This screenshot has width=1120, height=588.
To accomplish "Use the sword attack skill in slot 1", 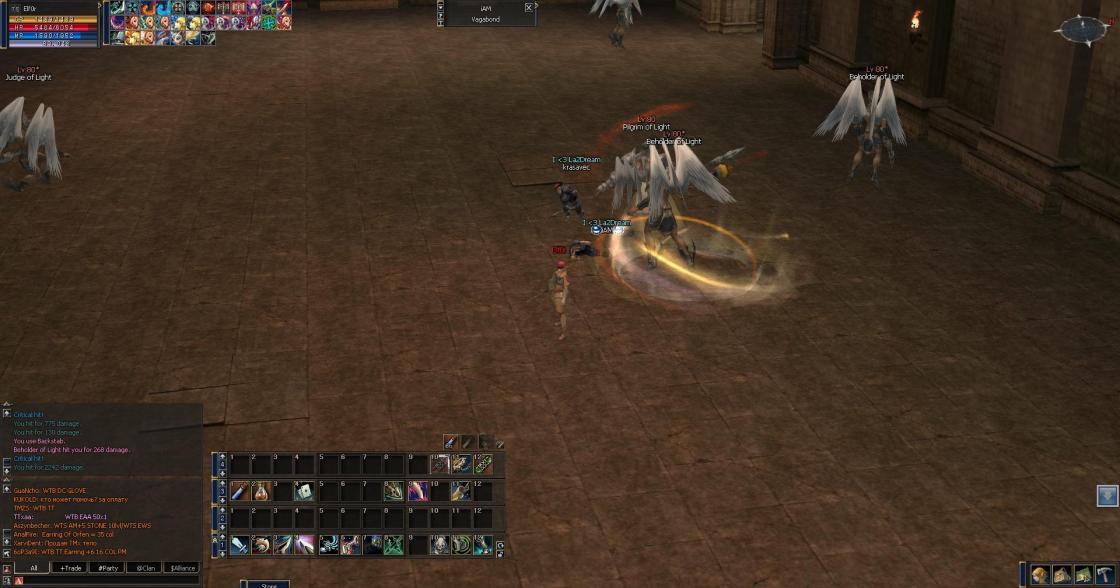I will coord(240,545).
